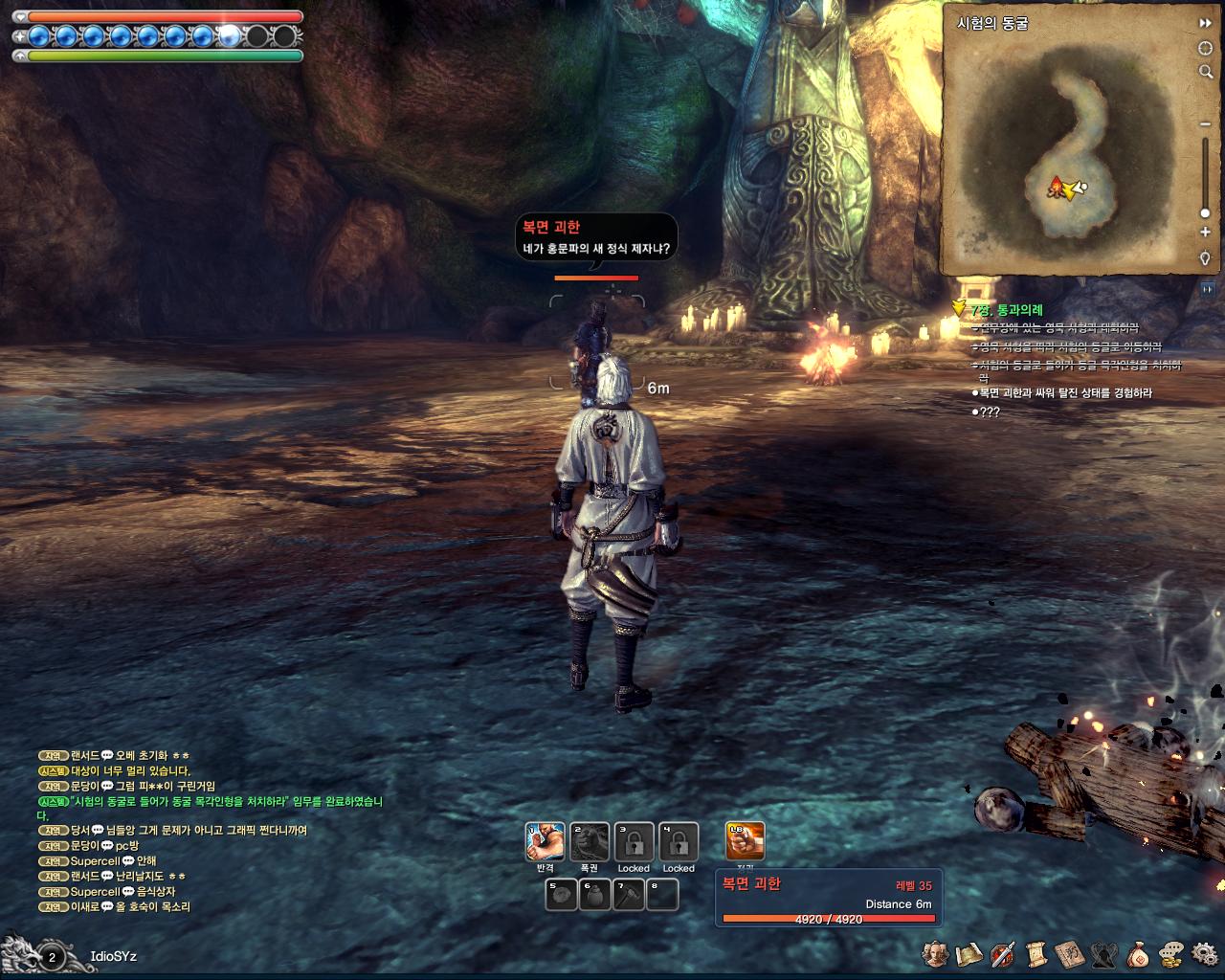The width and height of the screenshot is (1225, 980).
Task: Open the chat bubbles and coins icon
Action: click(1171, 954)
